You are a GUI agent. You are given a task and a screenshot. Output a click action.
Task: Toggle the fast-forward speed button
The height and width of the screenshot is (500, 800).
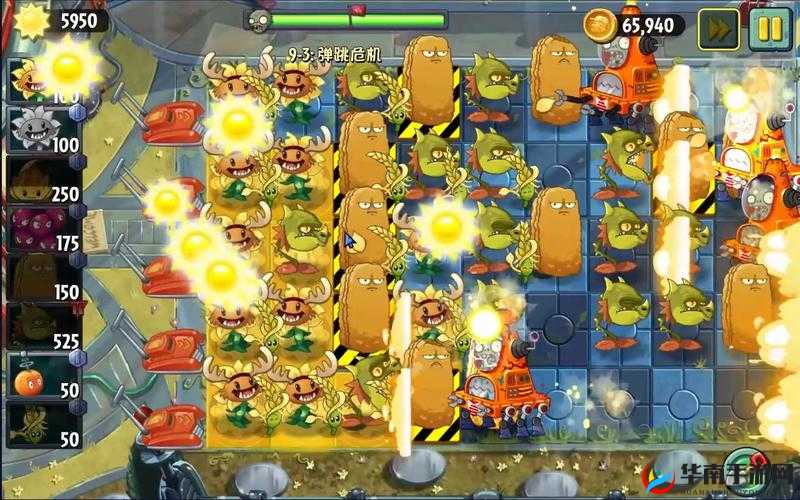tap(717, 27)
